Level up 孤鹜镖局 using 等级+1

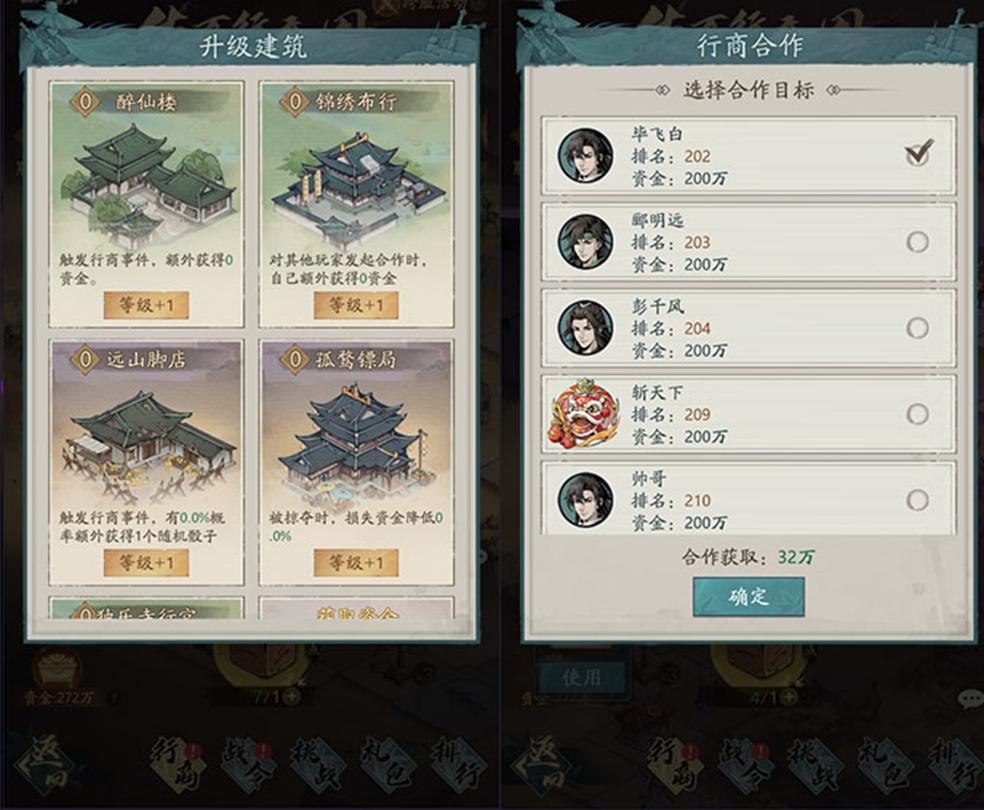[356, 563]
